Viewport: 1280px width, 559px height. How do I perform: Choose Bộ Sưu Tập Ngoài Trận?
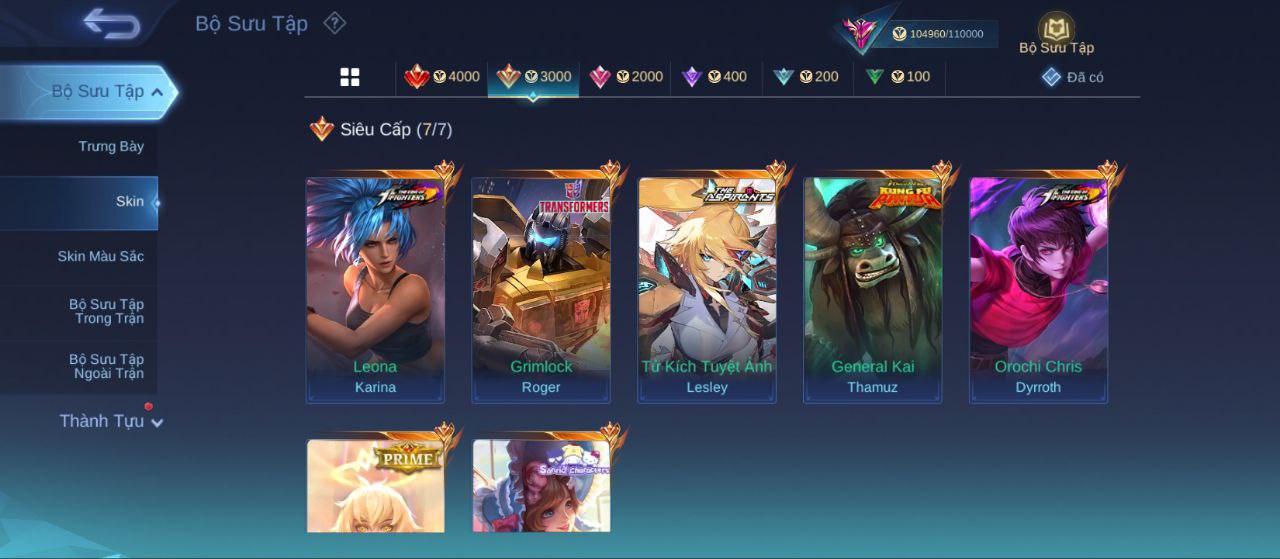(106, 367)
